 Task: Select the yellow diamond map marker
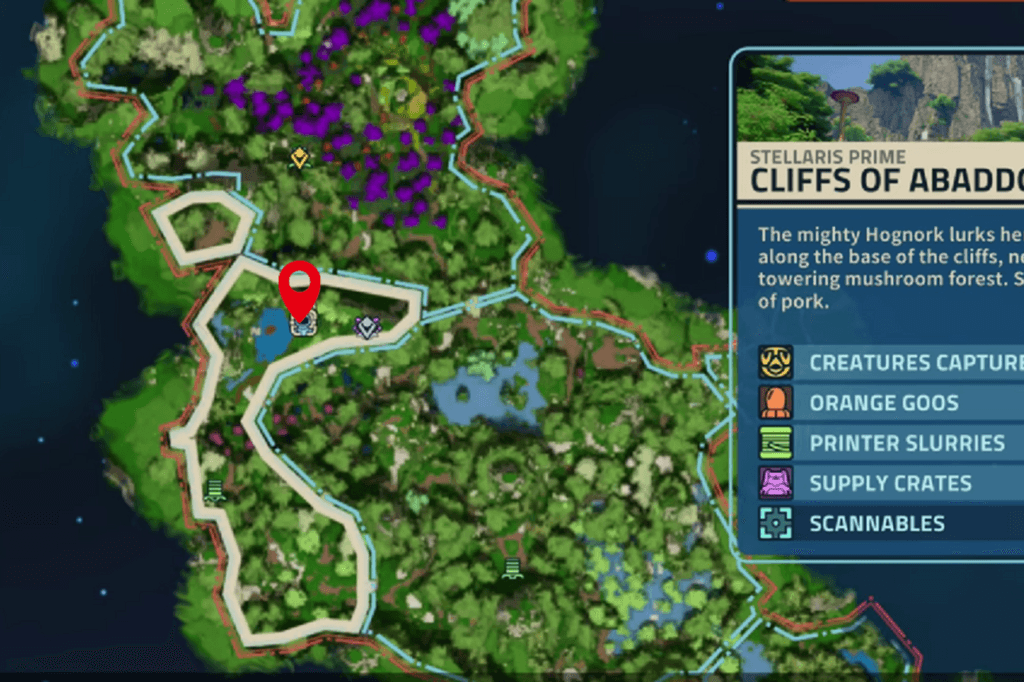point(299,159)
